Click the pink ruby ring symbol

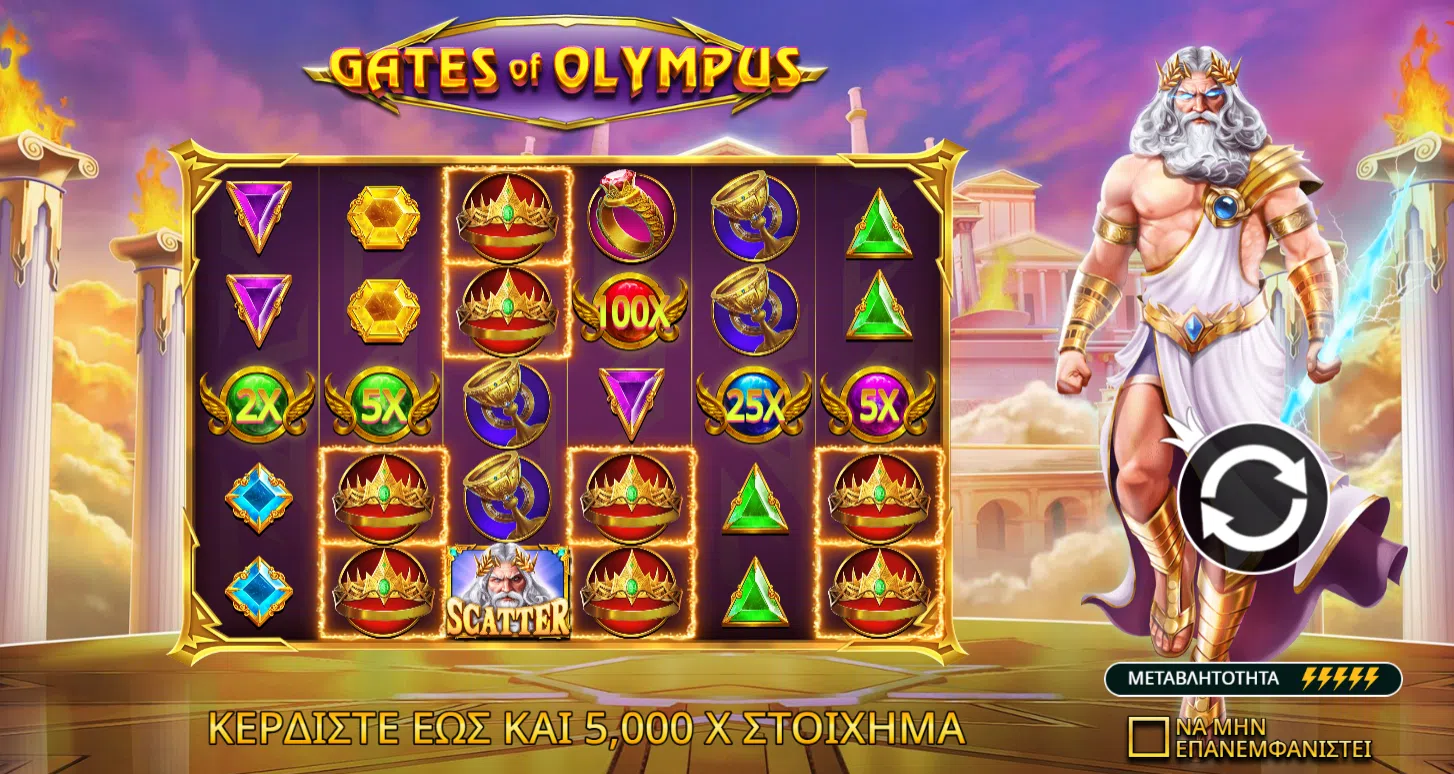[x=630, y=217]
